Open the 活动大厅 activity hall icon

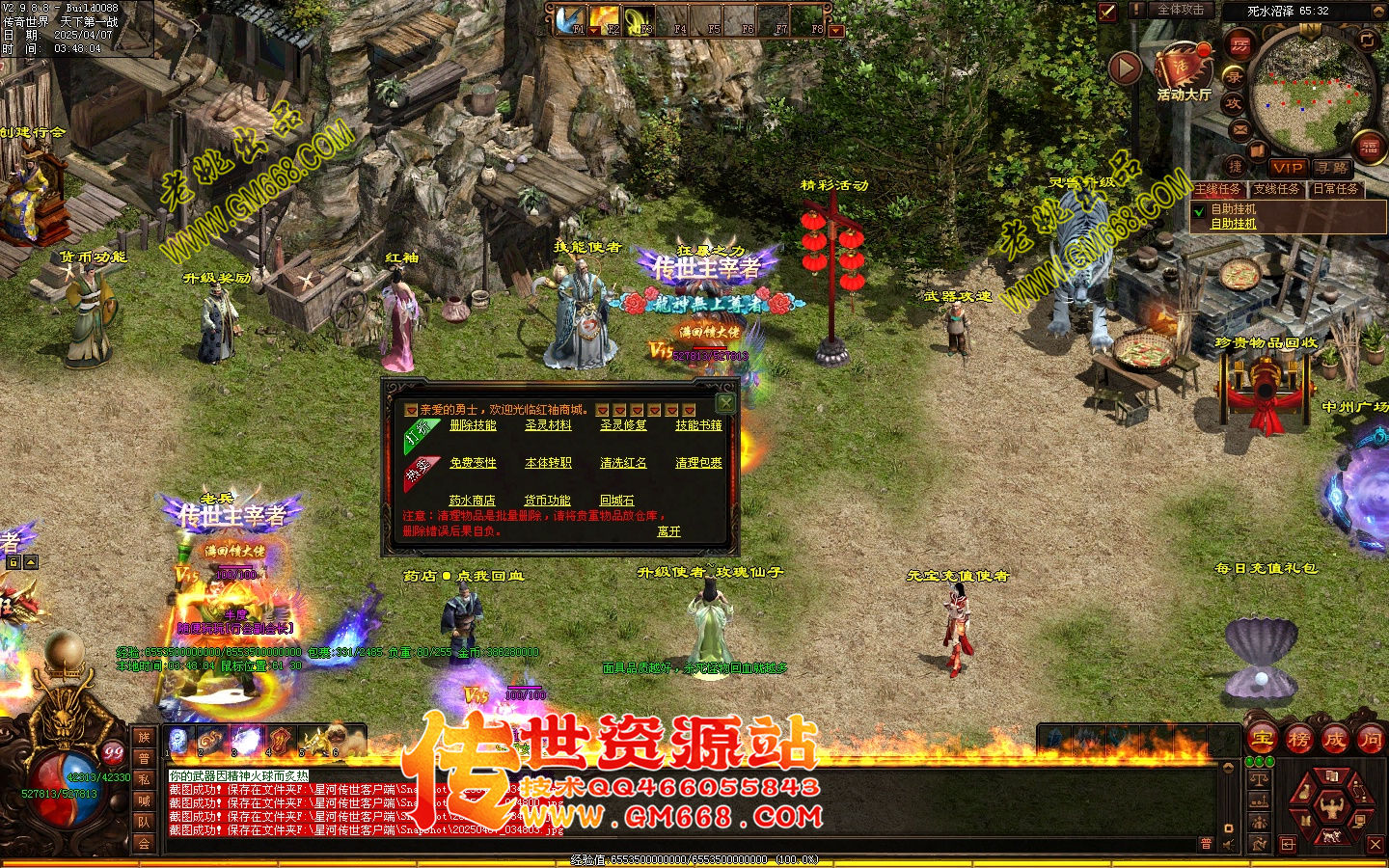[1184, 71]
